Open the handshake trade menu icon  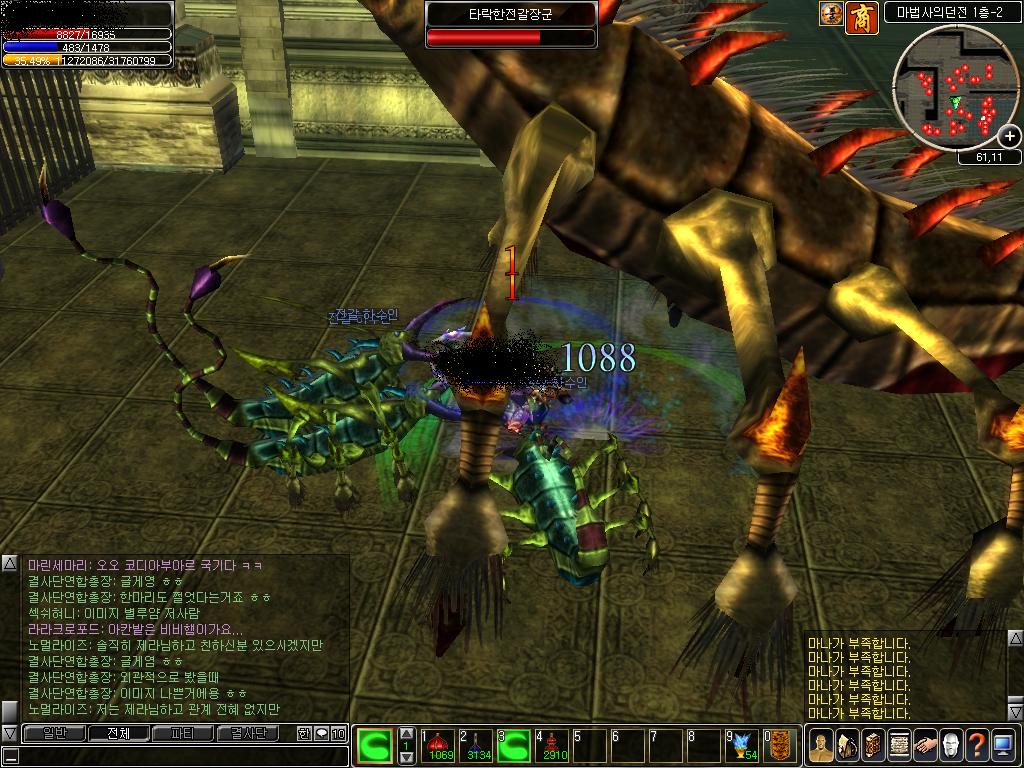point(925,746)
